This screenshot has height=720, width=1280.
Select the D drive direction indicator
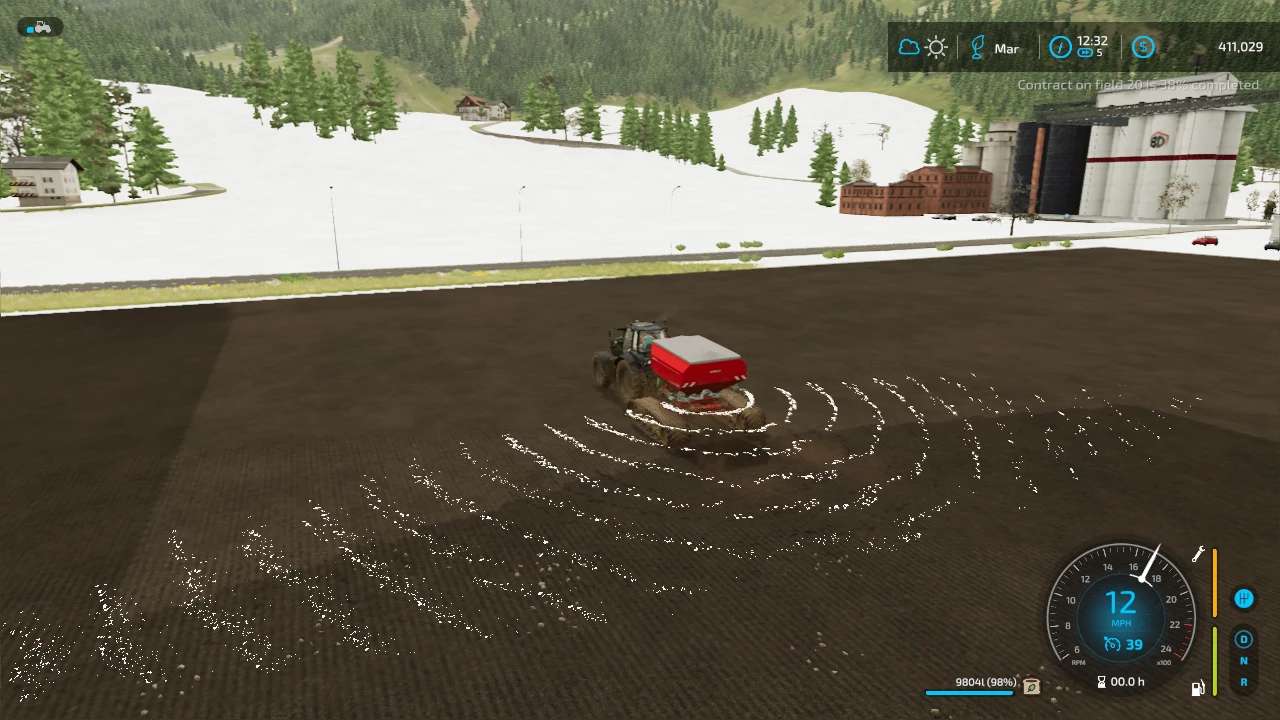tap(1244, 640)
